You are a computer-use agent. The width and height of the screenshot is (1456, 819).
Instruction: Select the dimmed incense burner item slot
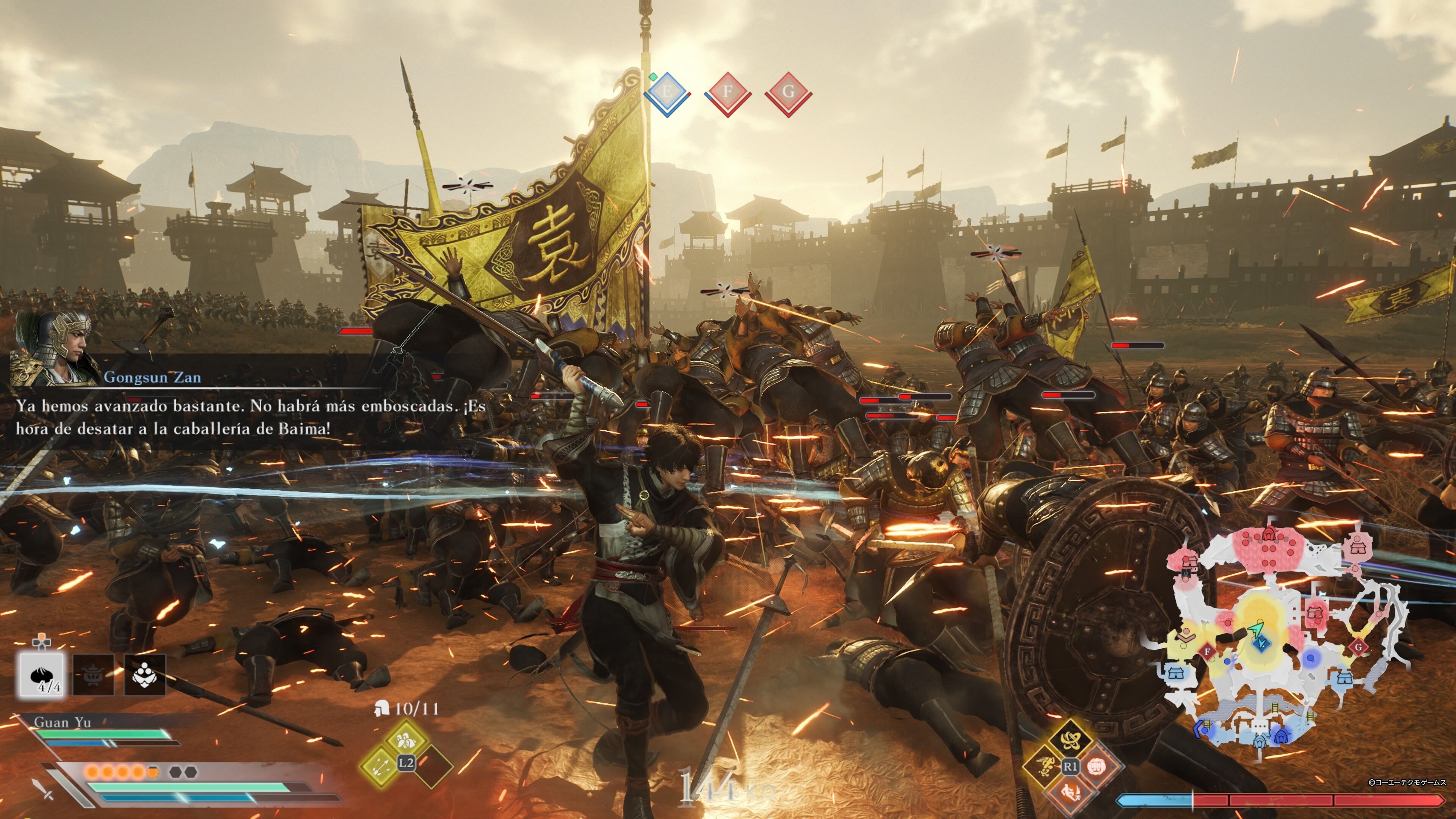(x=94, y=675)
